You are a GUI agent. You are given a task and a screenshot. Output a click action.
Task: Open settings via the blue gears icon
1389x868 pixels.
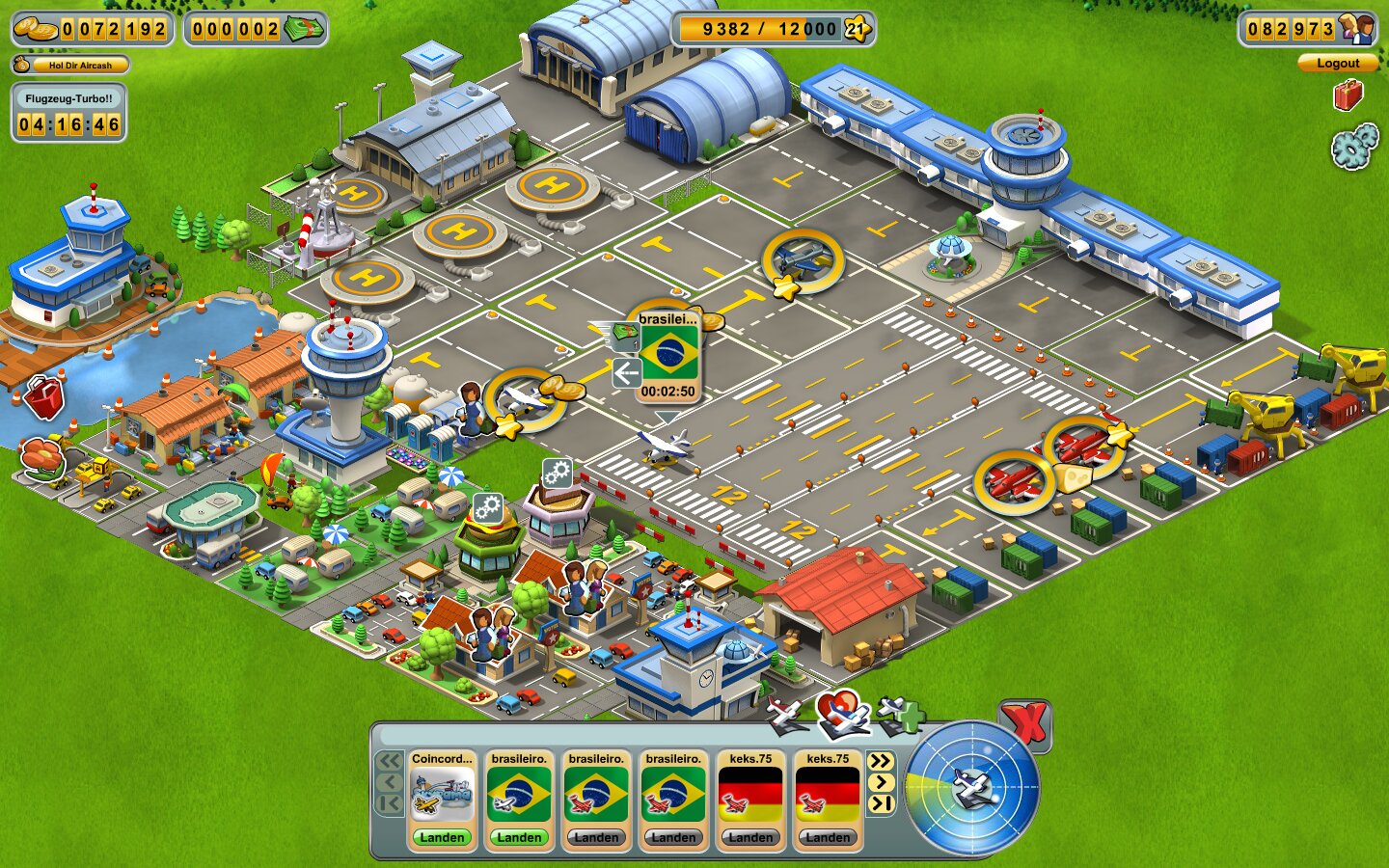point(1353,147)
